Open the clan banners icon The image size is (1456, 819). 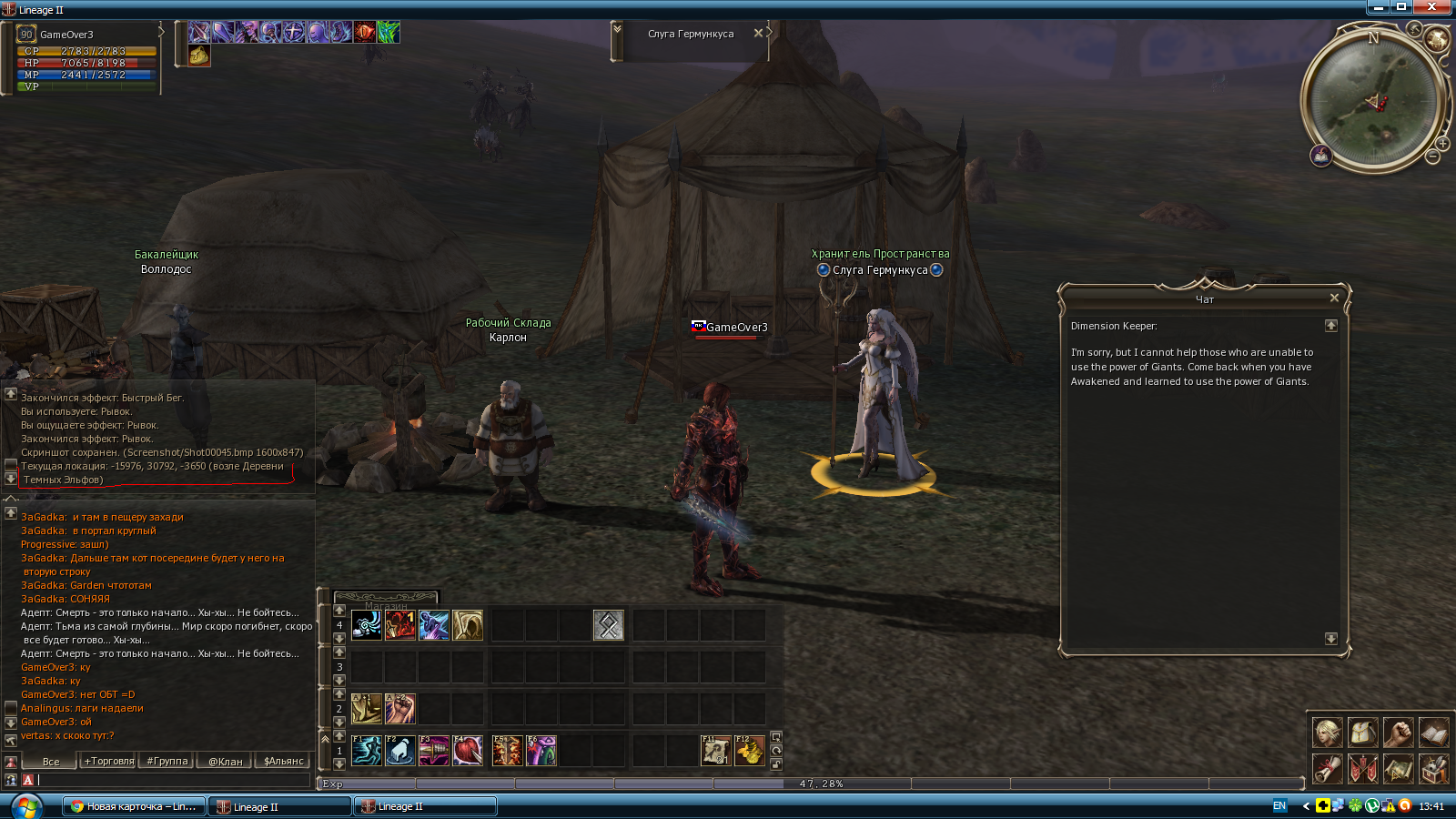pos(1362,769)
